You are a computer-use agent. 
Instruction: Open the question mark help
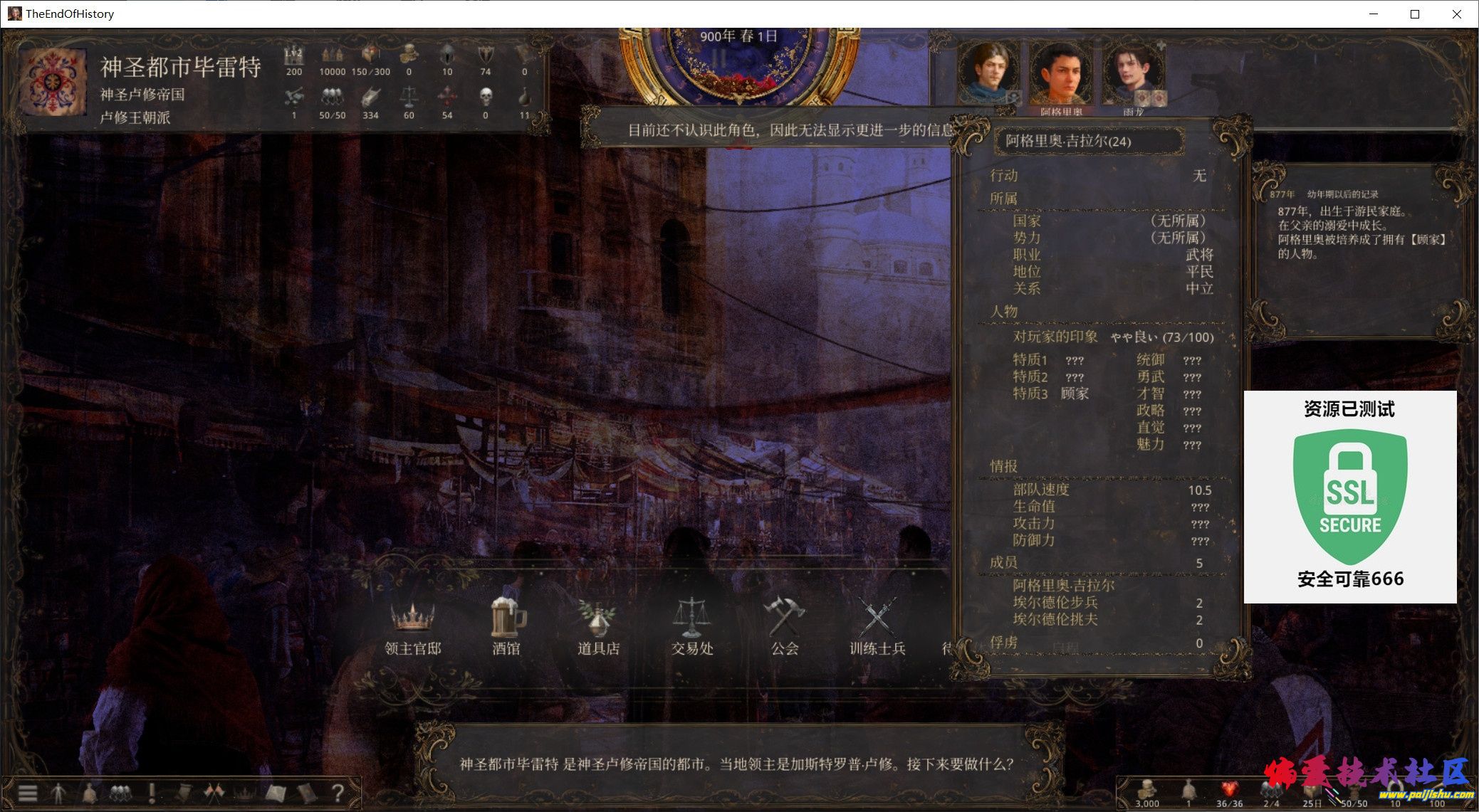338,793
